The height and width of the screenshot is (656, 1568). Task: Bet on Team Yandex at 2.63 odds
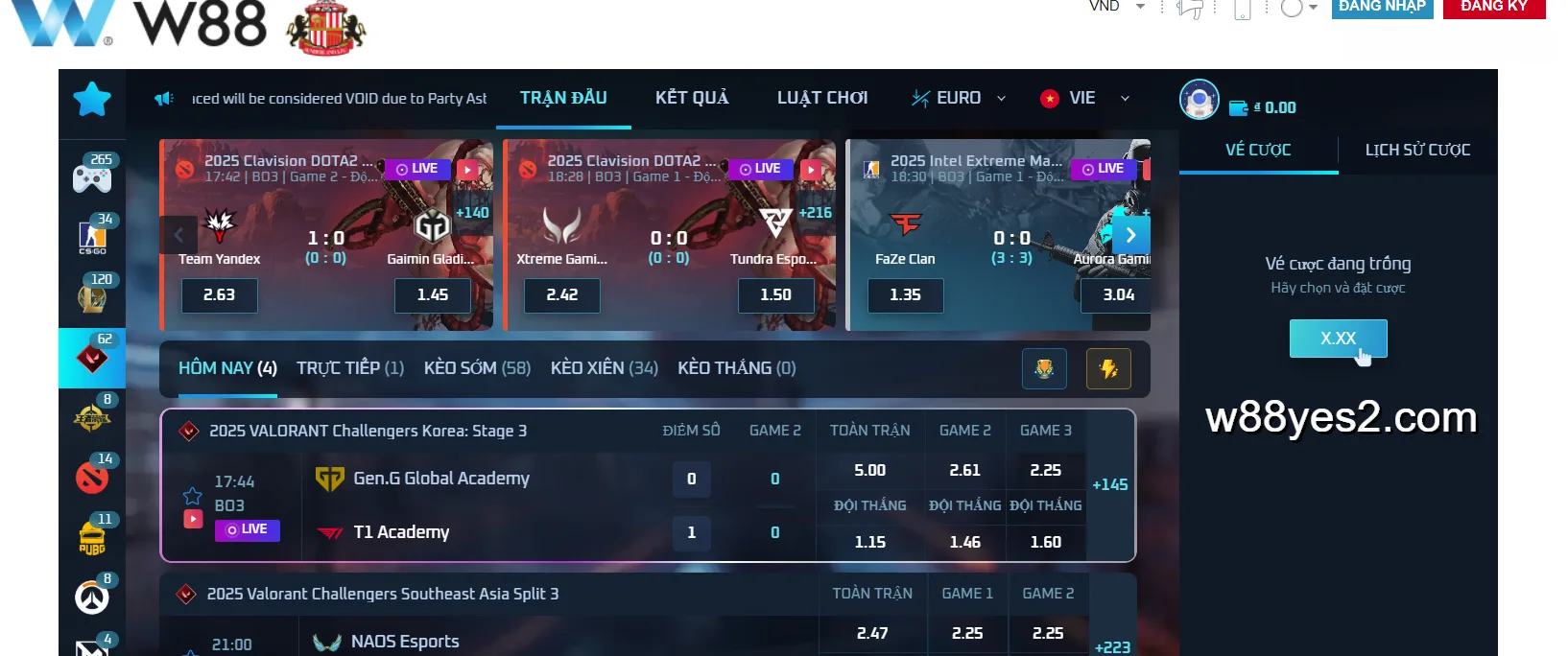click(x=220, y=295)
